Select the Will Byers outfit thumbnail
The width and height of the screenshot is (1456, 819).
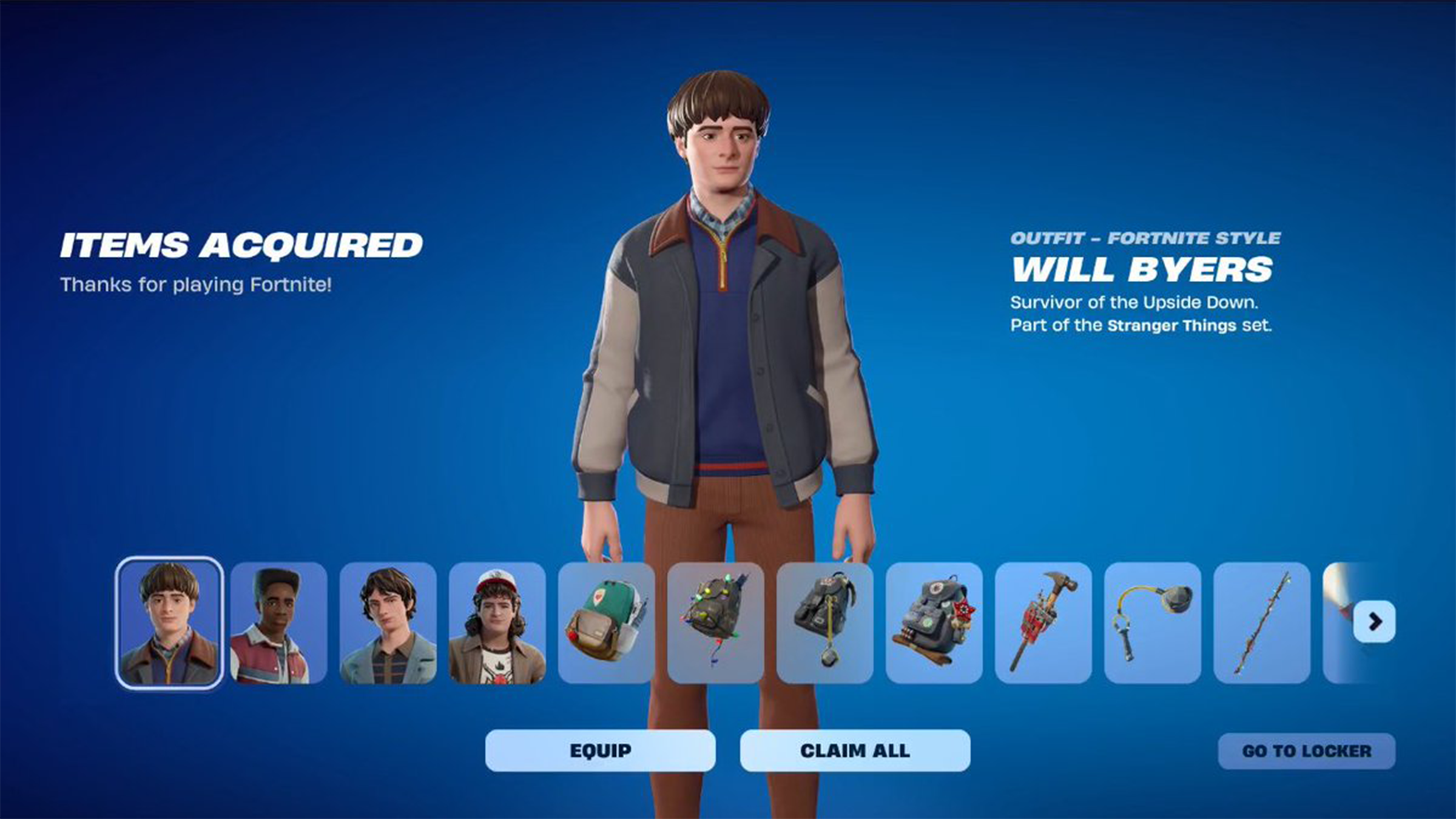click(169, 622)
